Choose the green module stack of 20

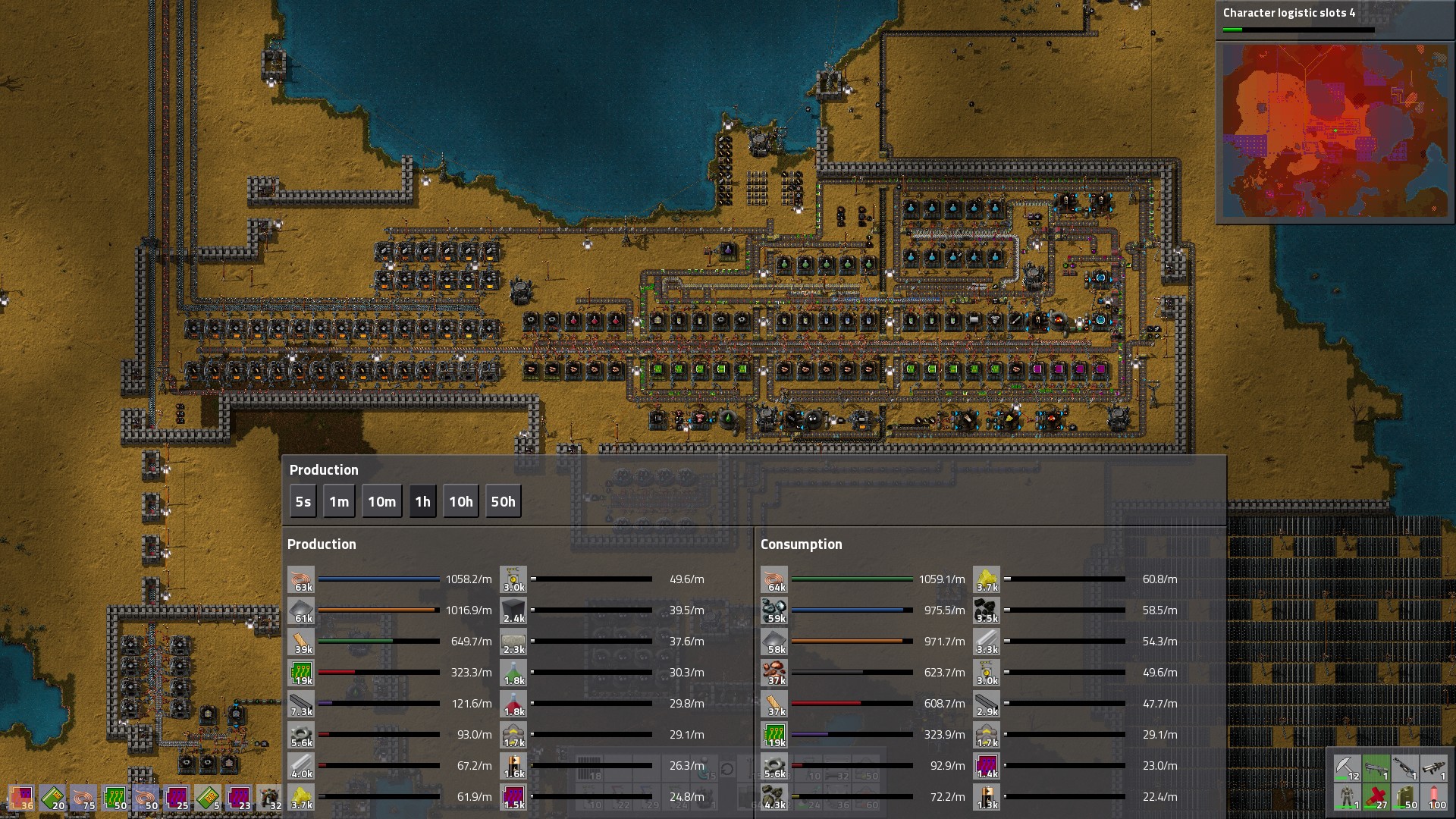click(x=52, y=798)
